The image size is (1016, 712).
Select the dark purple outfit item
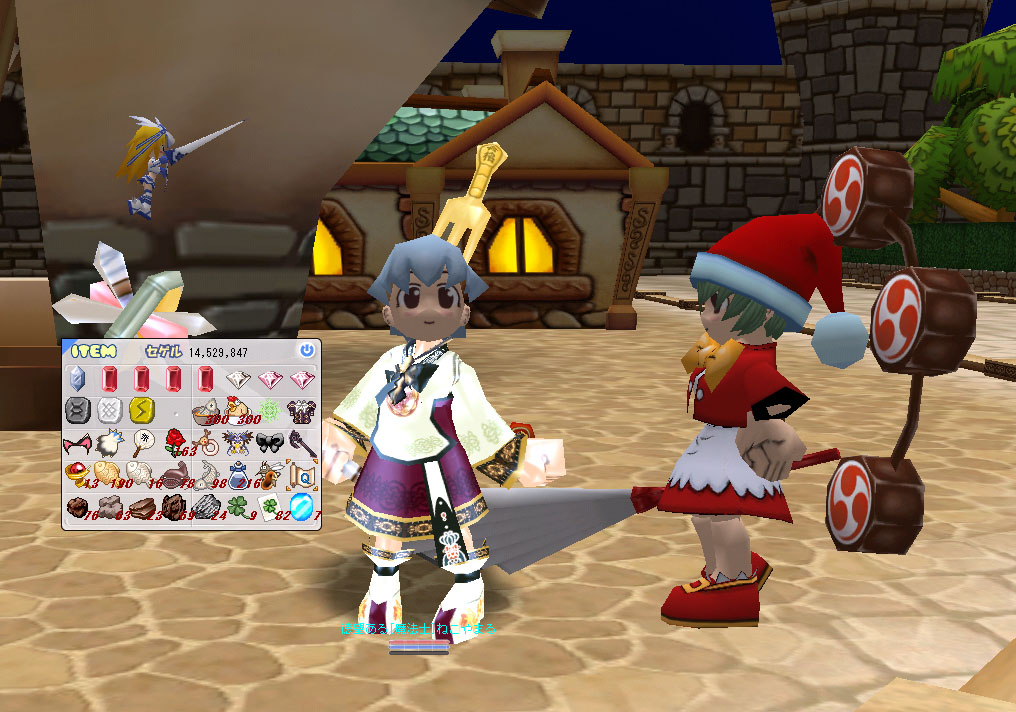301,410
